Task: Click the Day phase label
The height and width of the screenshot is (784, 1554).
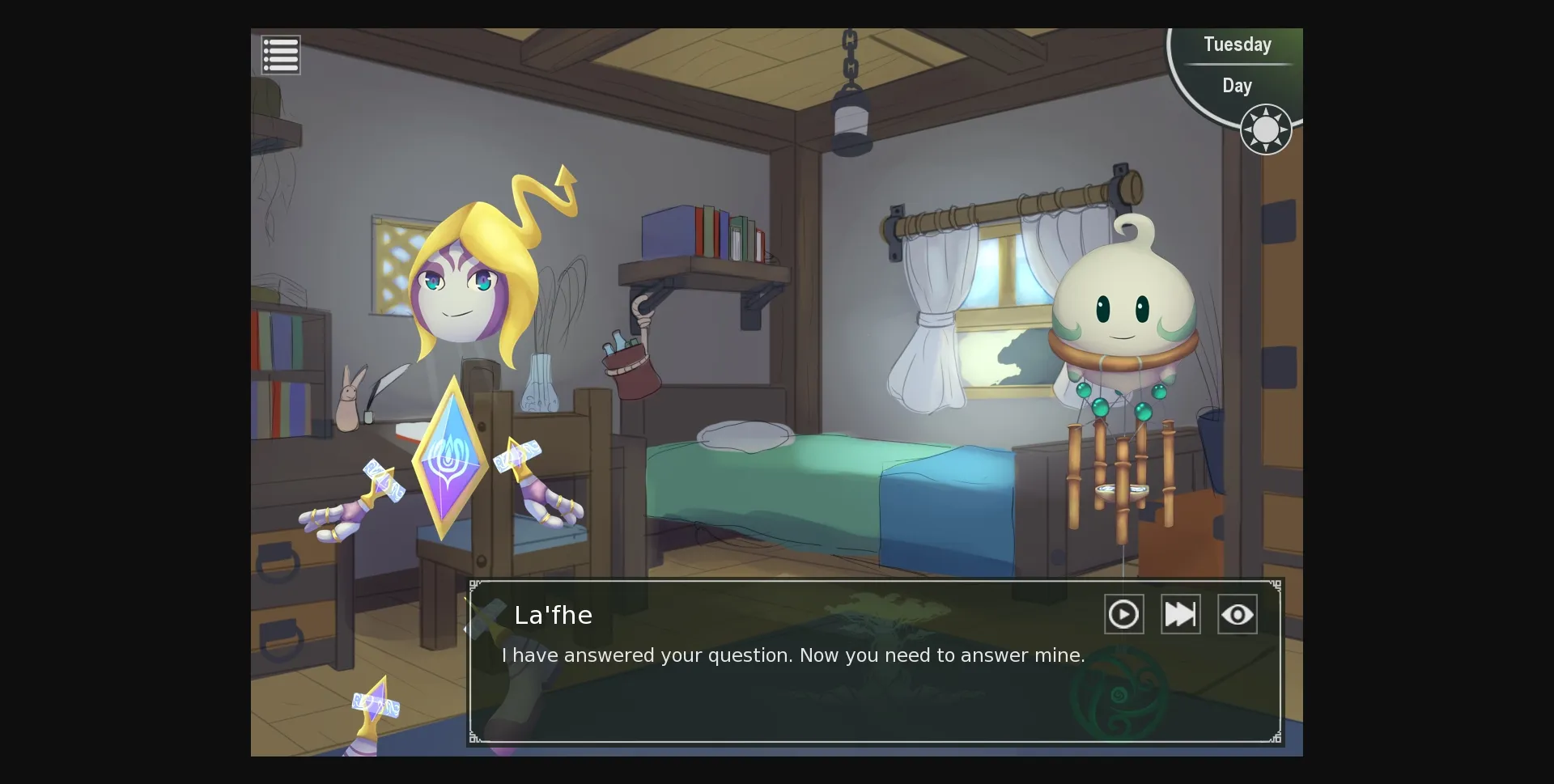Action: click(x=1237, y=86)
